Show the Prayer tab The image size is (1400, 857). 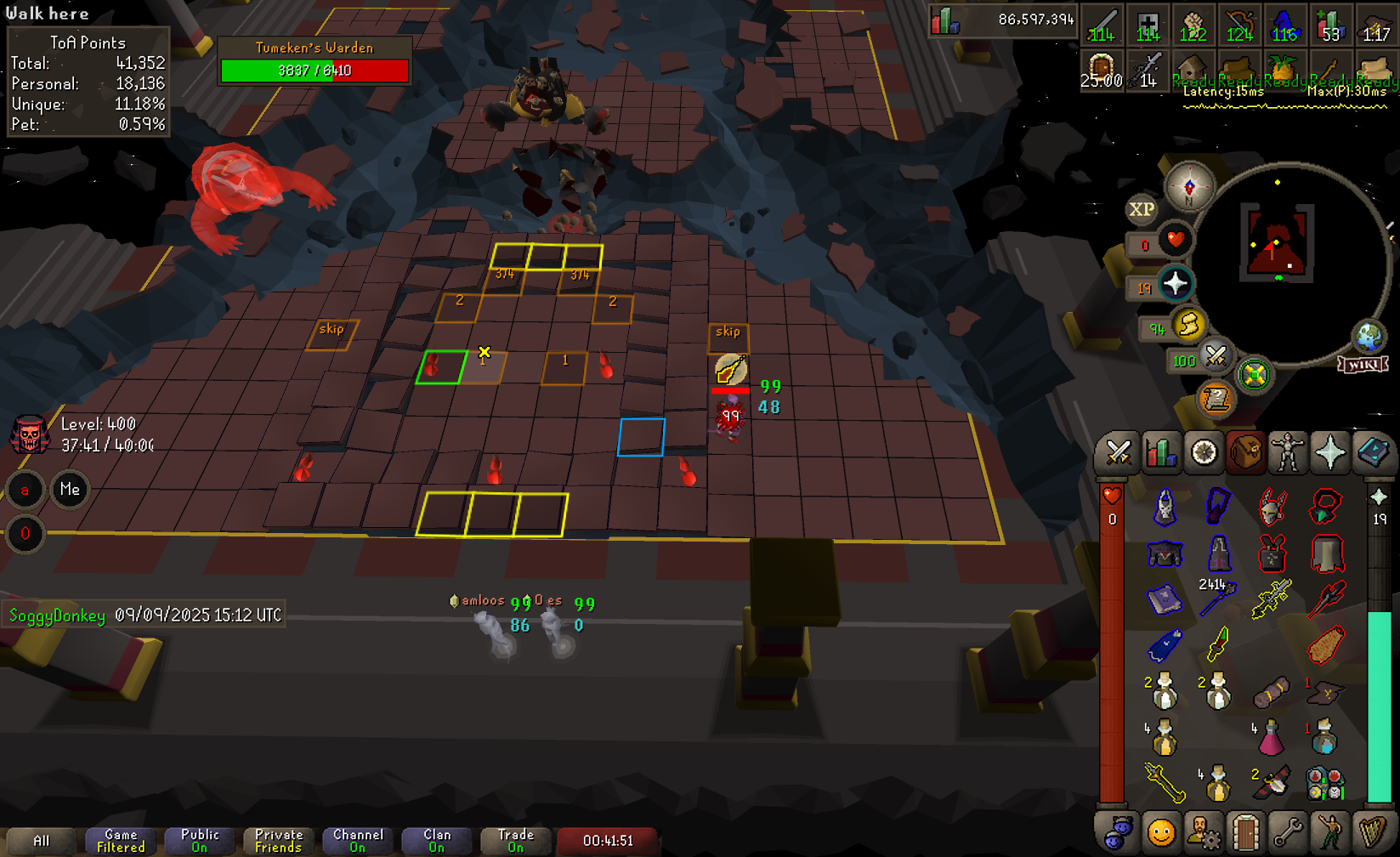1330,453
